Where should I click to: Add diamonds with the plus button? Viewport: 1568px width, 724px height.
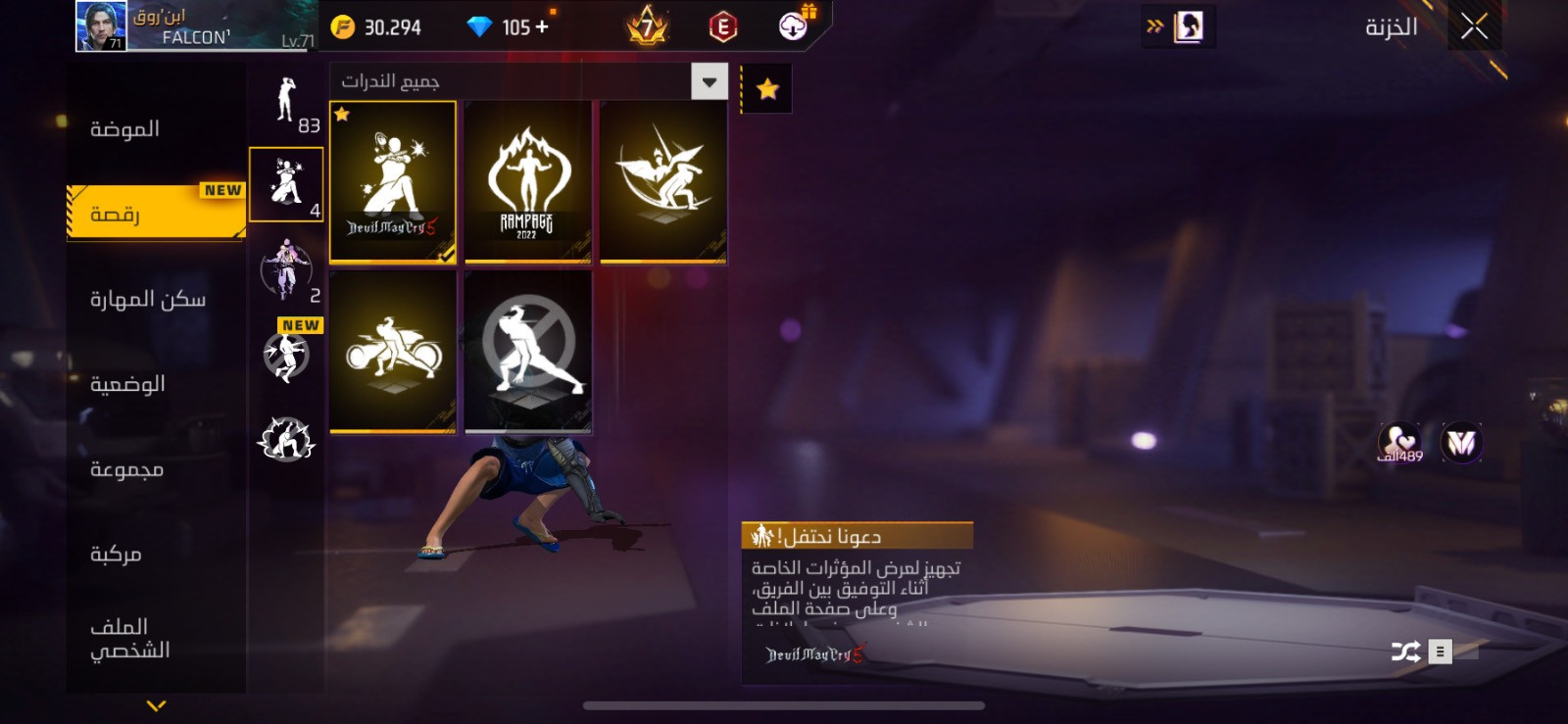(542, 26)
